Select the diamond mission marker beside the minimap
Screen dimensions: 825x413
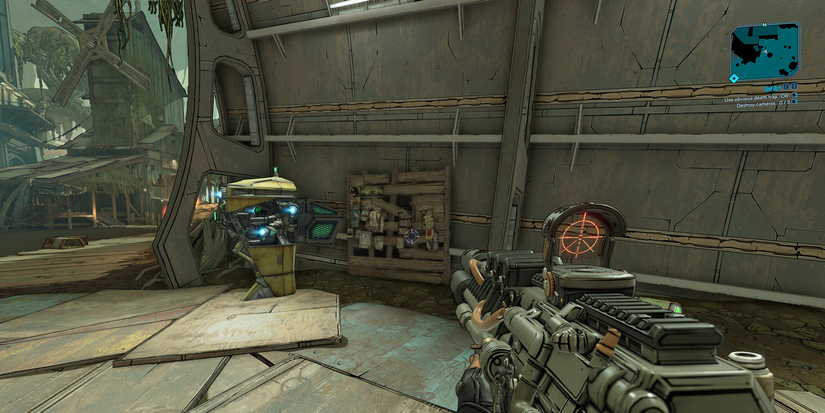click(735, 77)
